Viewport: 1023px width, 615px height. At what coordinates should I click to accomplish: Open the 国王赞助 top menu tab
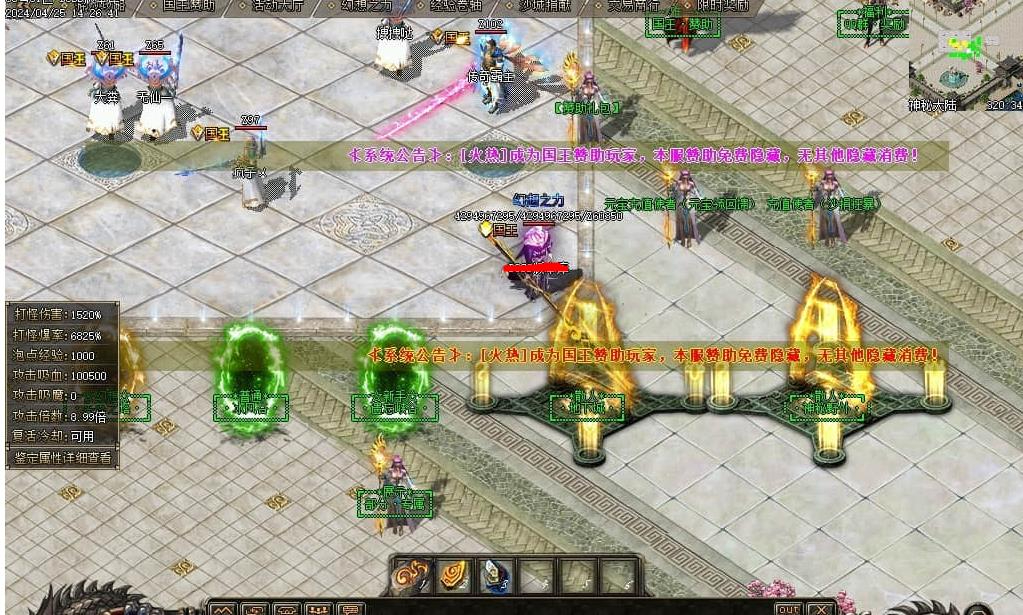point(188,6)
